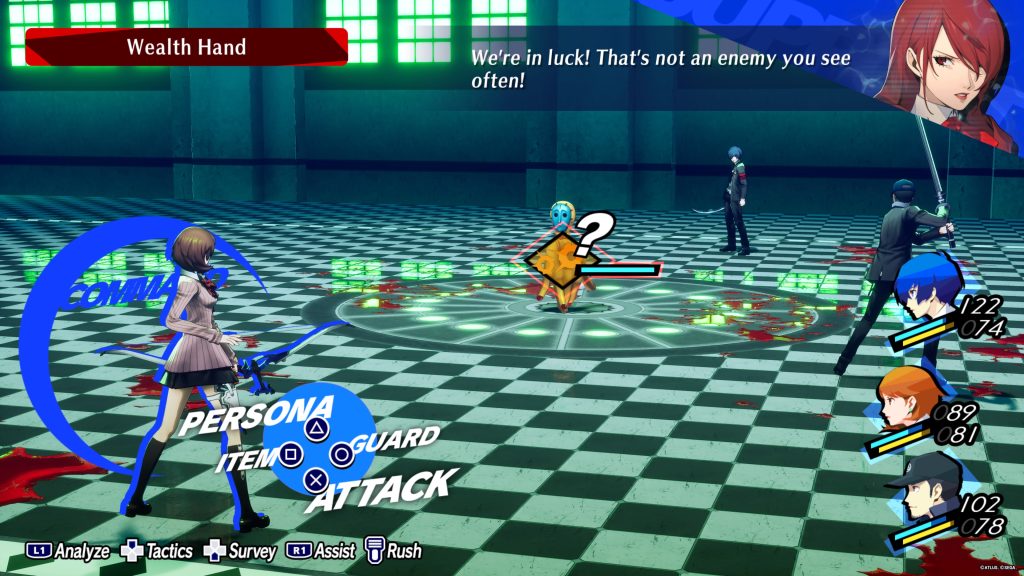The height and width of the screenshot is (576, 1024).
Task: Choose the Survey option
Action: coord(240,551)
